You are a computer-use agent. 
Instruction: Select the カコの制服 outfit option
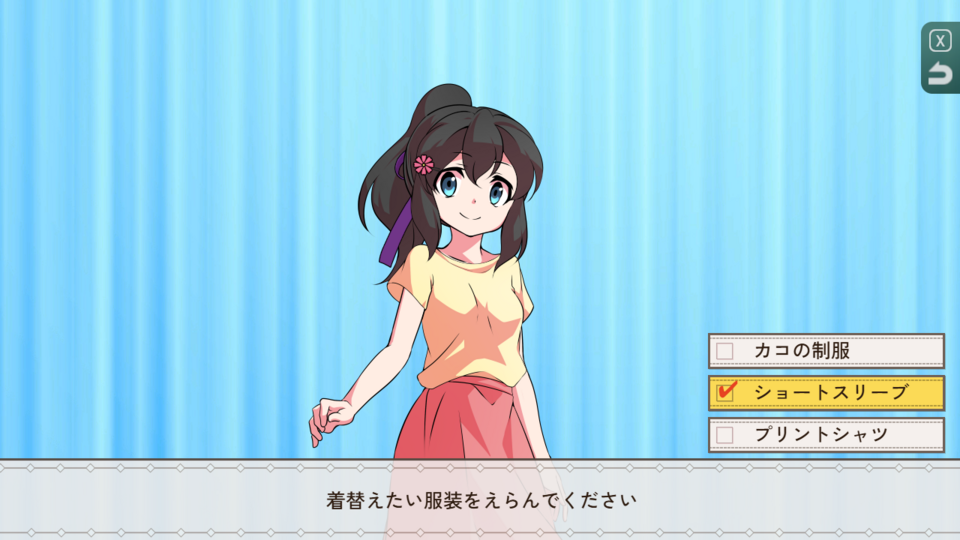pos(826,351)
